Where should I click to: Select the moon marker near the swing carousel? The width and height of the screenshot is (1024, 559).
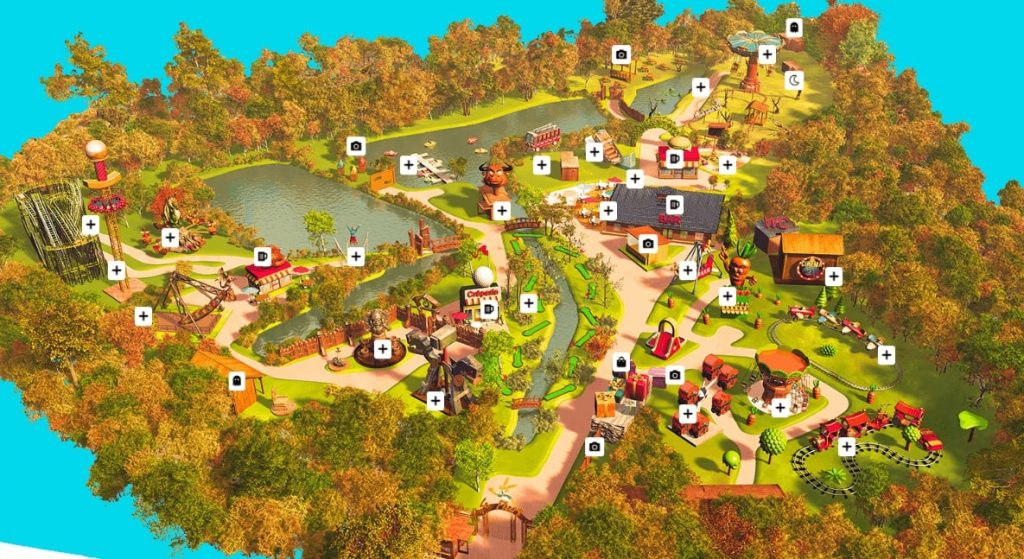pos(793,81)
